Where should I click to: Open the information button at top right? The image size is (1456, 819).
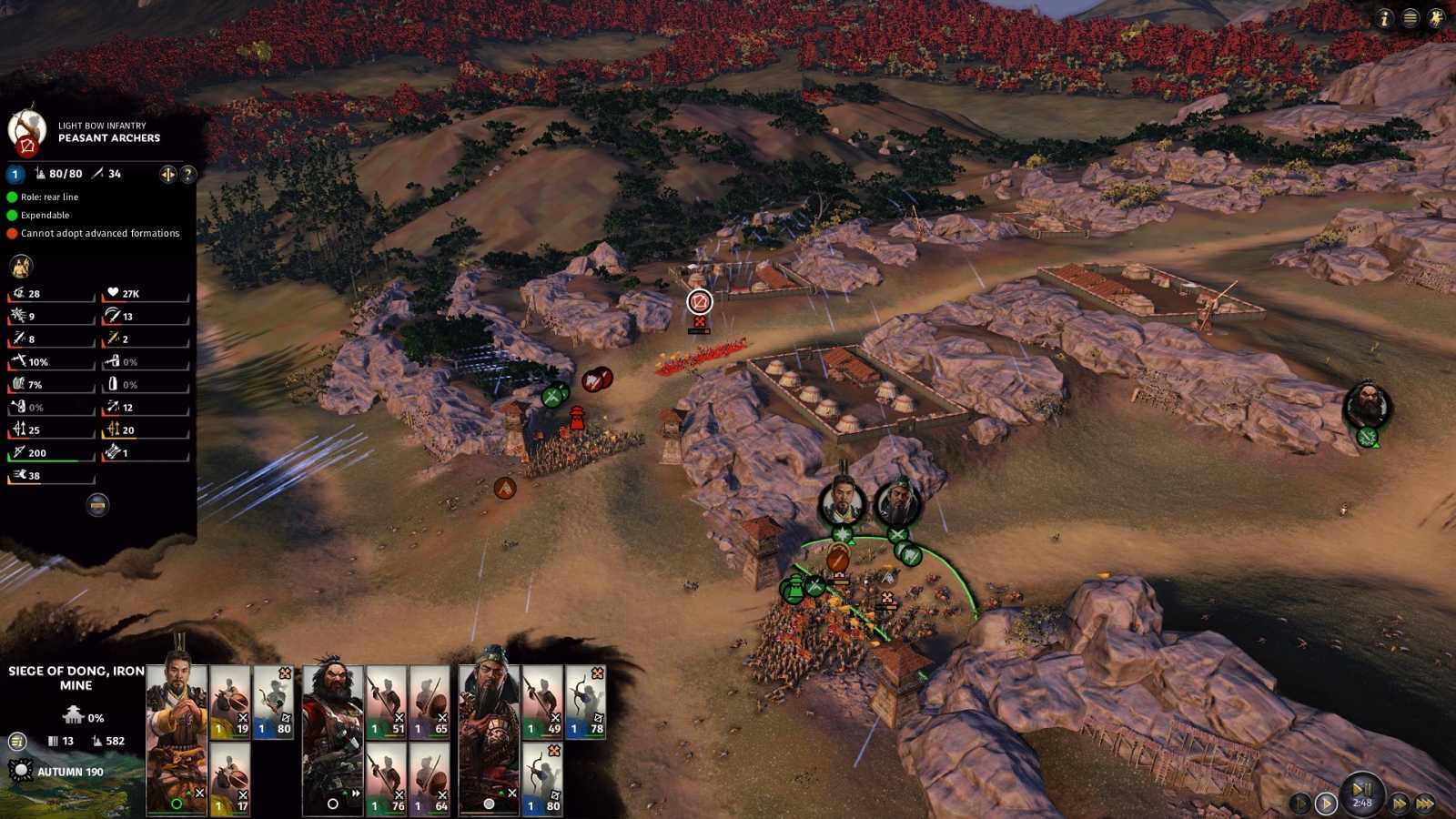coord(1384,18)
